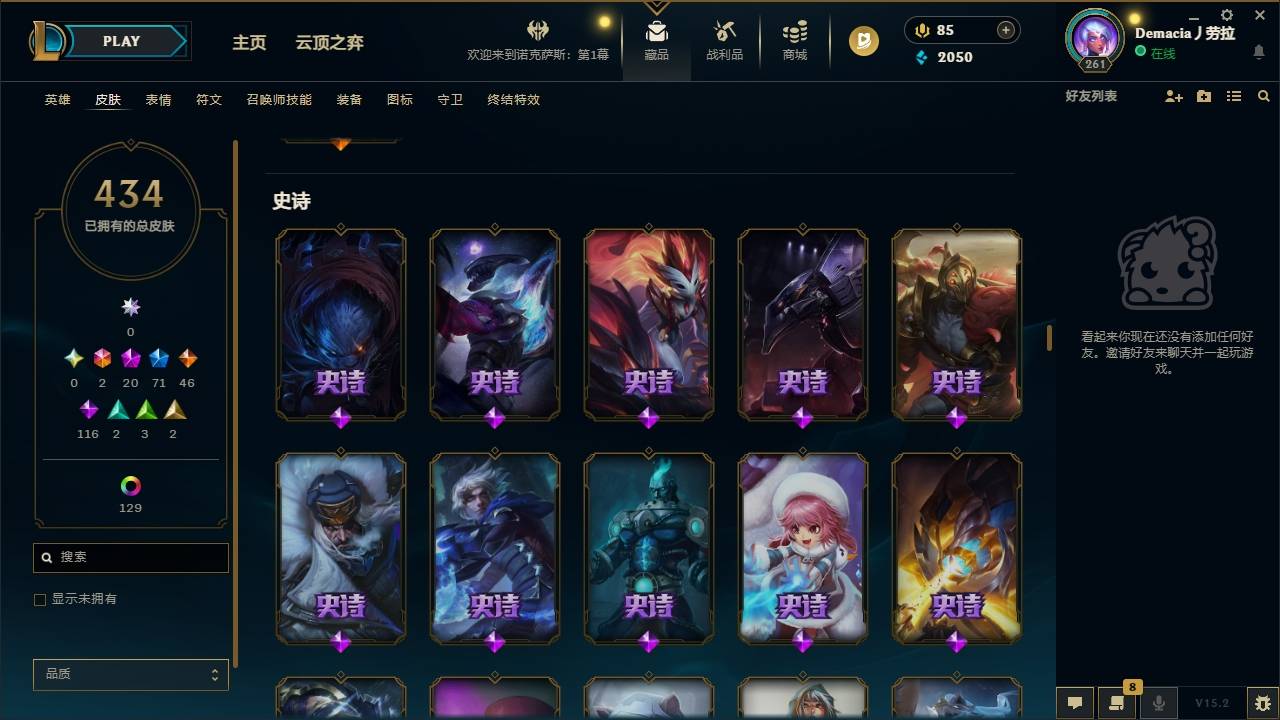
Task: Enable the 显示未拥有 checkbox
Action: point(39,599)
